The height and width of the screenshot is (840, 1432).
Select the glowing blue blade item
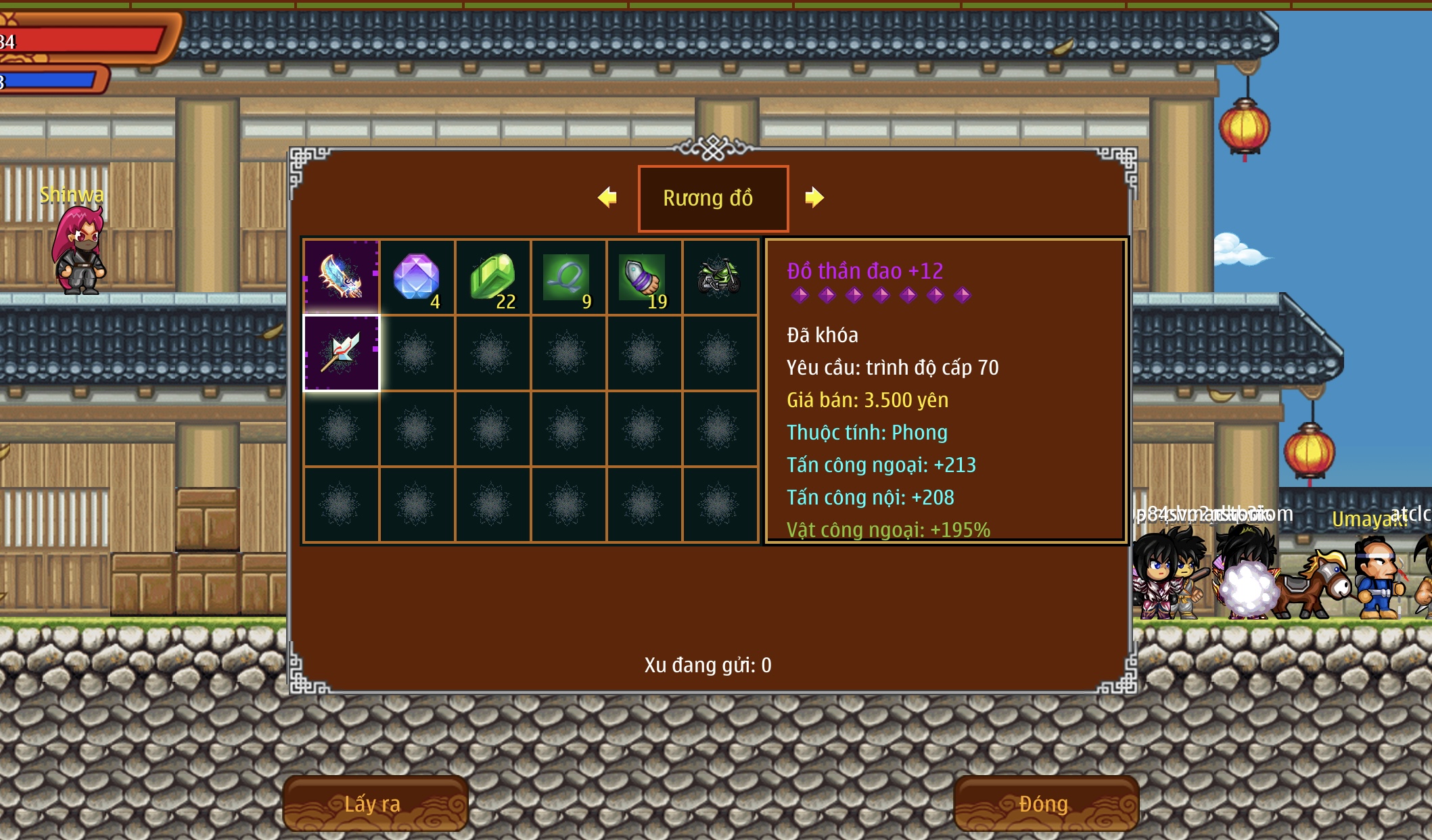[x=342, y=277]
